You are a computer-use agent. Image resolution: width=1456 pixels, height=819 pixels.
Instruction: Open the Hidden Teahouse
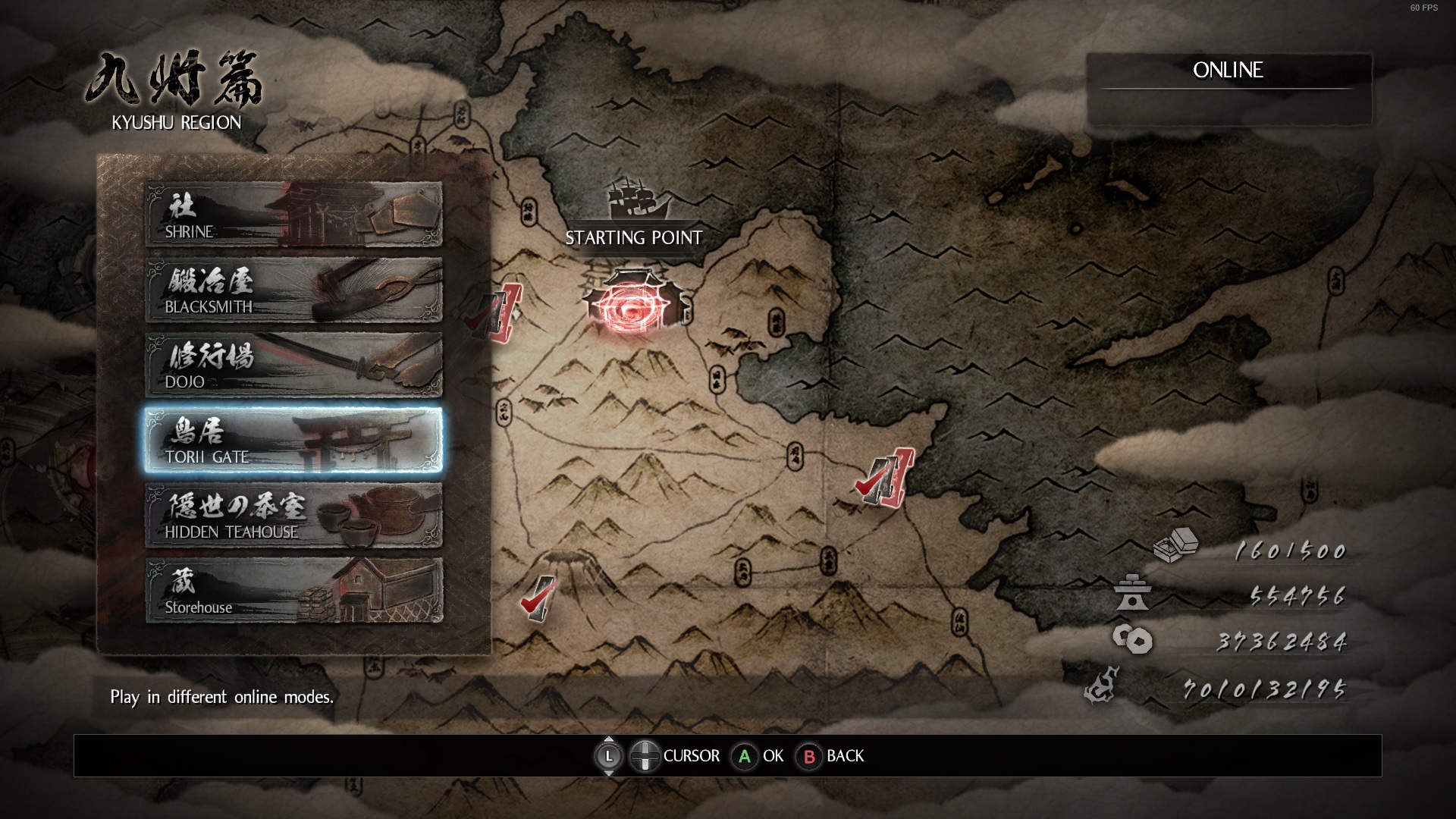tap(293, 515)
